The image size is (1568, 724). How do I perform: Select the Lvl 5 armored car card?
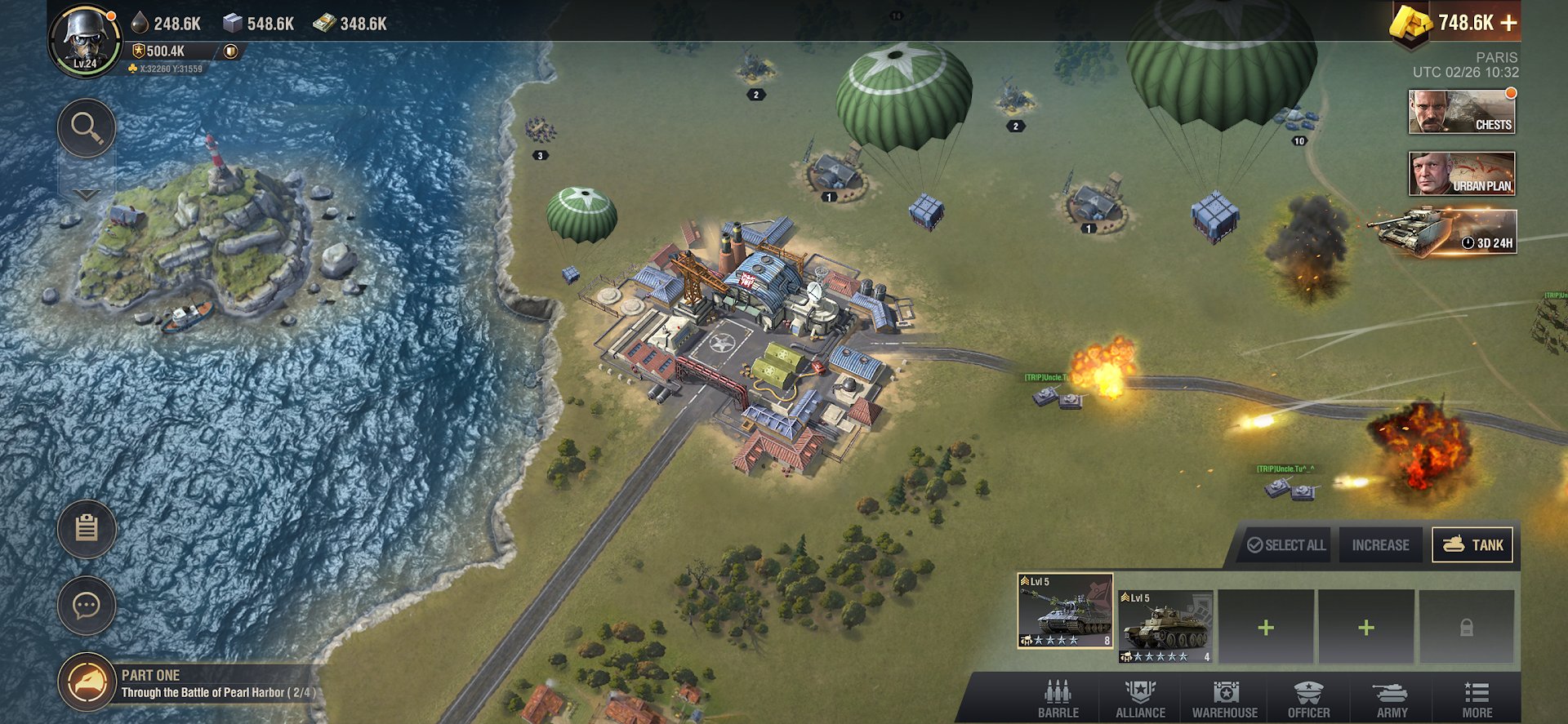pyautogui.click(x=1165, y=626)
